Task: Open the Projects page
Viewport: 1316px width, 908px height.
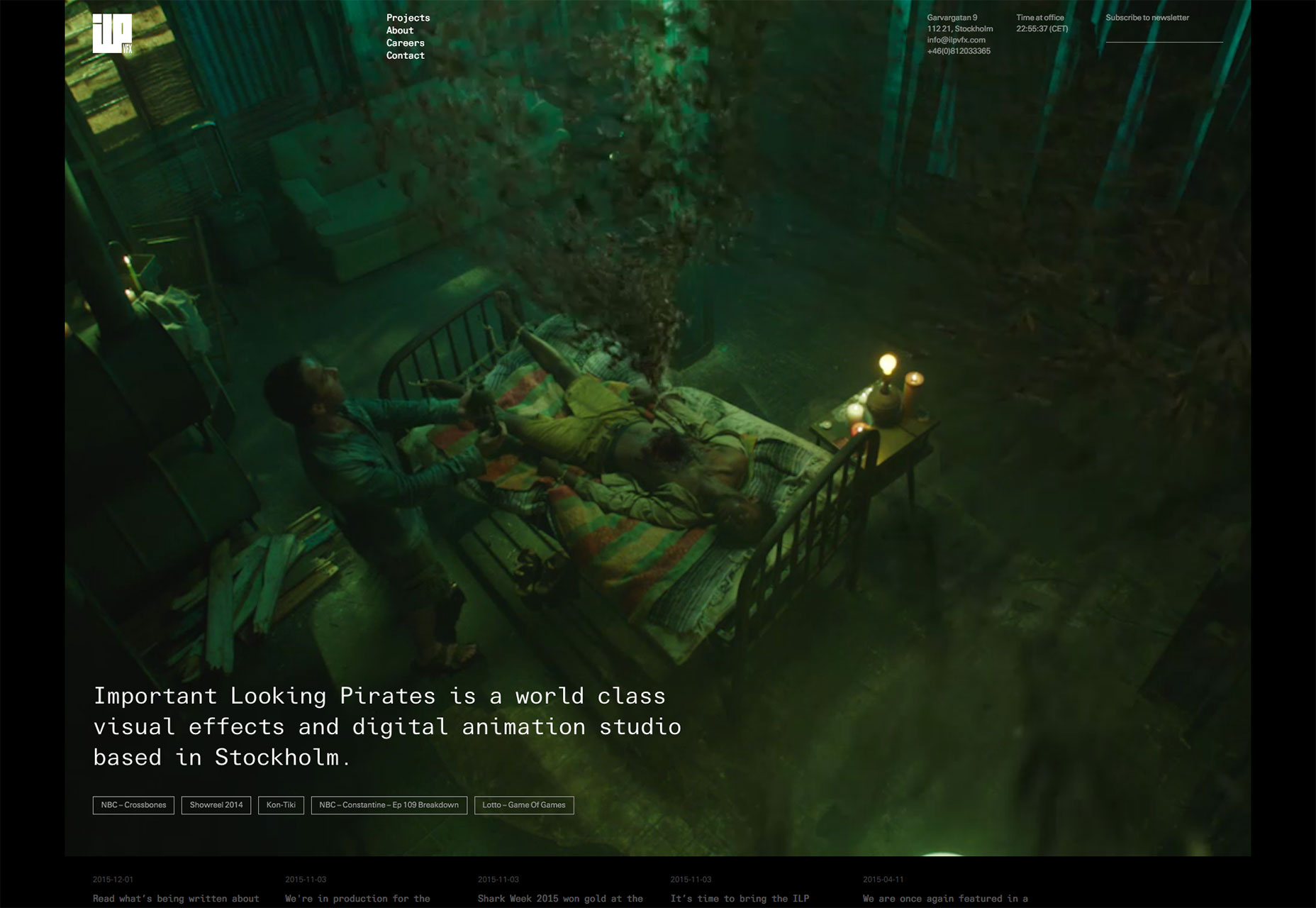Action: click(408, 18)
